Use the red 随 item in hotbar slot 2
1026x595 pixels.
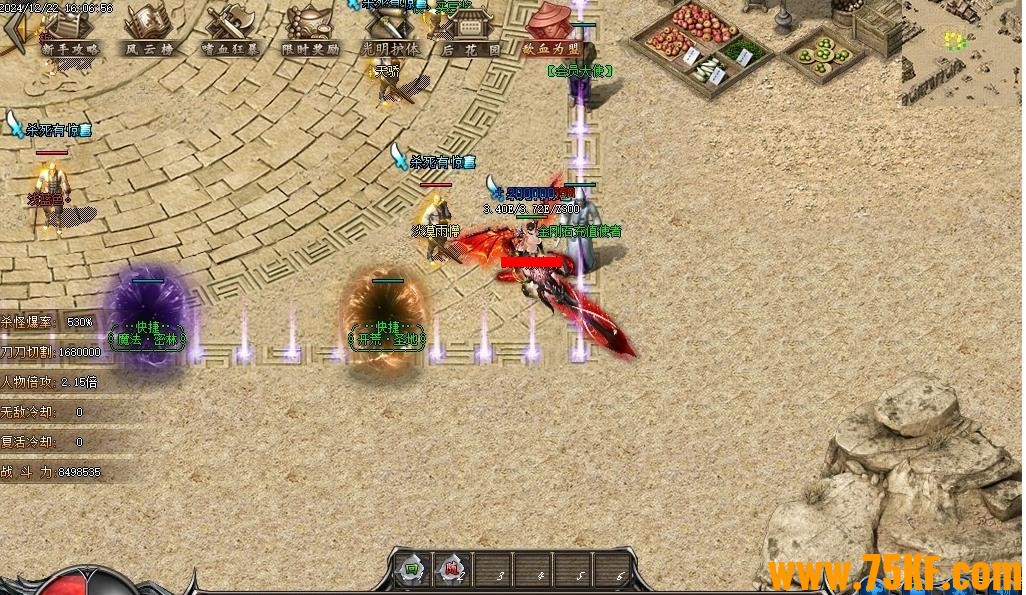click(x=452, y=572)
